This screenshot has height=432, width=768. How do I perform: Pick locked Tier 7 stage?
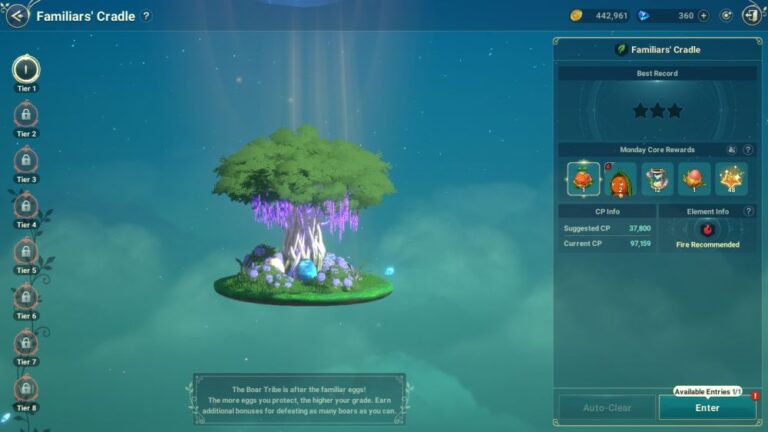coord(26,343)
